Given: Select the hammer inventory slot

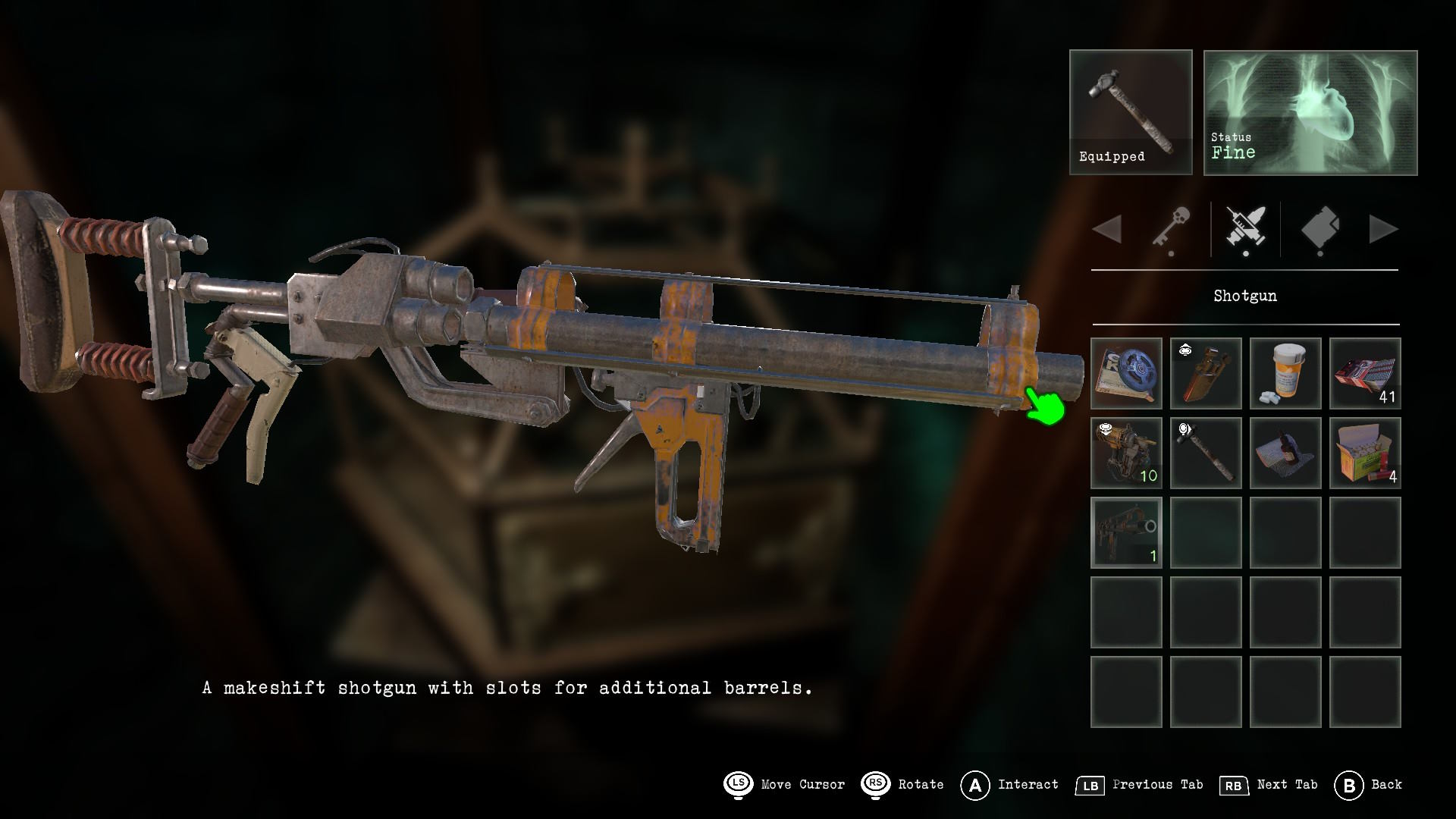Looking at the screenshot, I should pyautogui.click(x=1206, y=453).
